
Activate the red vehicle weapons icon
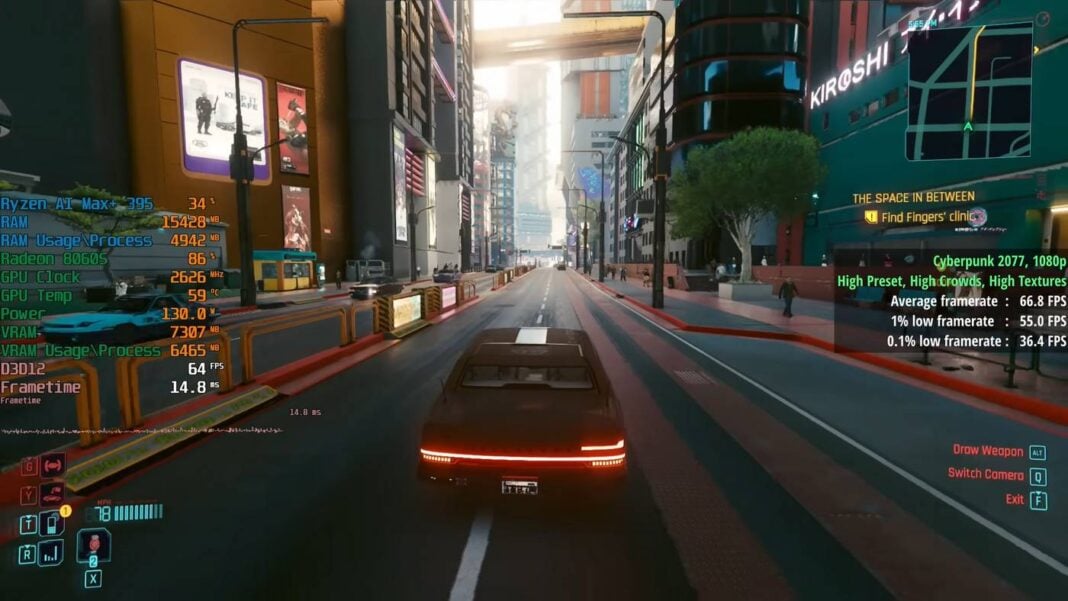click(52, 465)
